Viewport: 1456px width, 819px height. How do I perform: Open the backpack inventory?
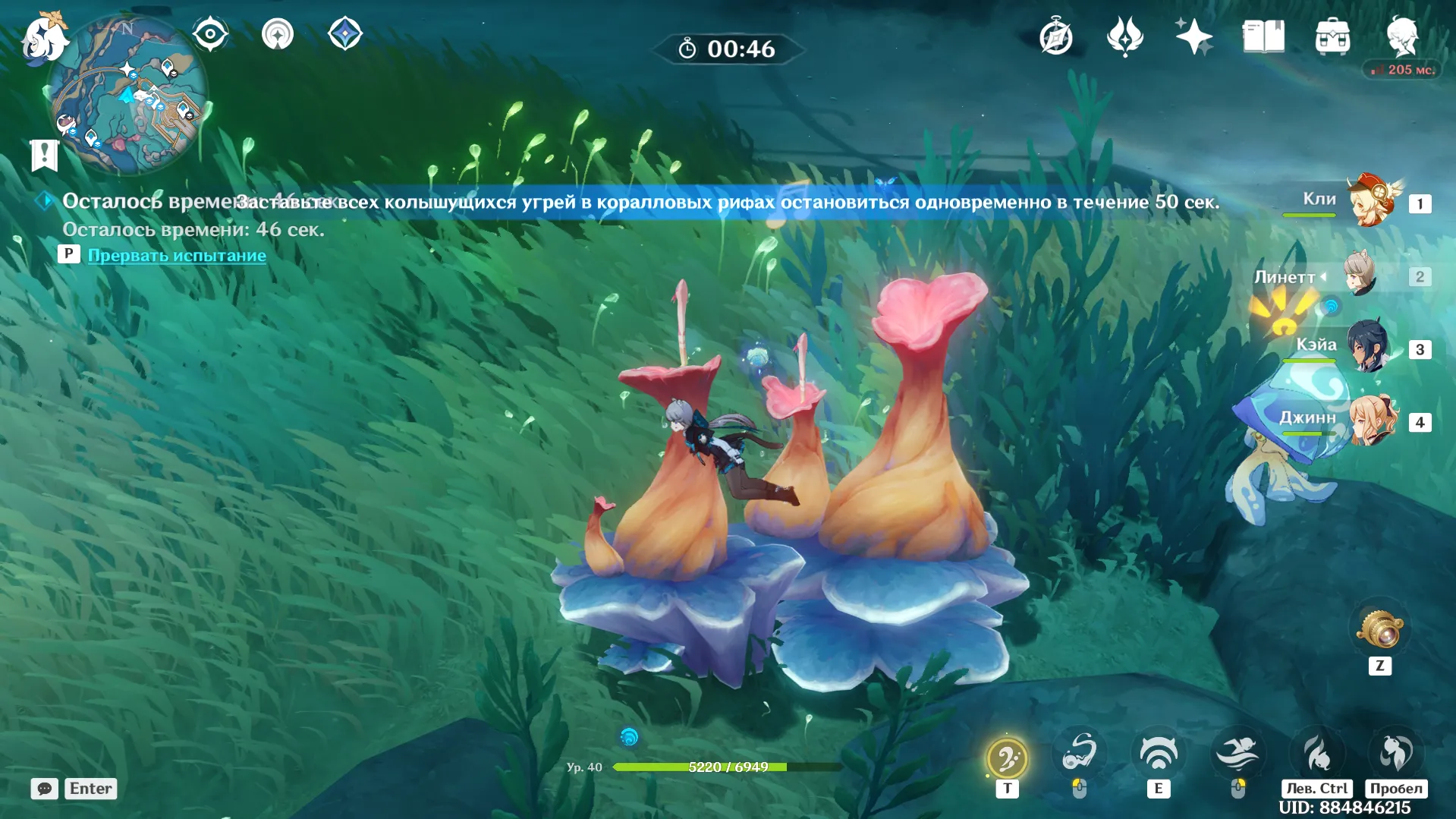pos(1332,37)
